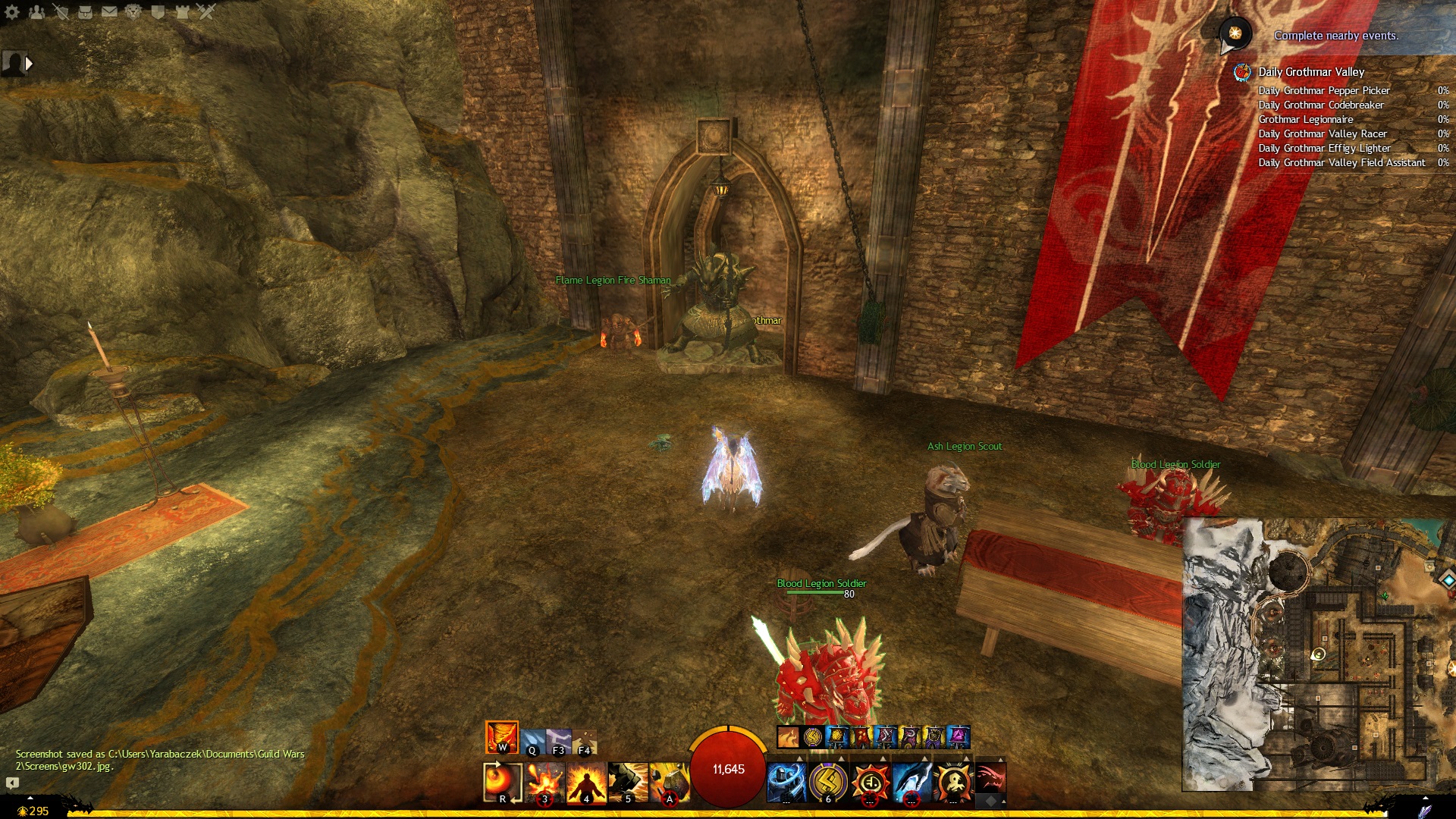Select Daily Grothmar Pepper Picker objective
Image resolution: width=1456 pixels, height=819 pixels.
(1323, 90)
